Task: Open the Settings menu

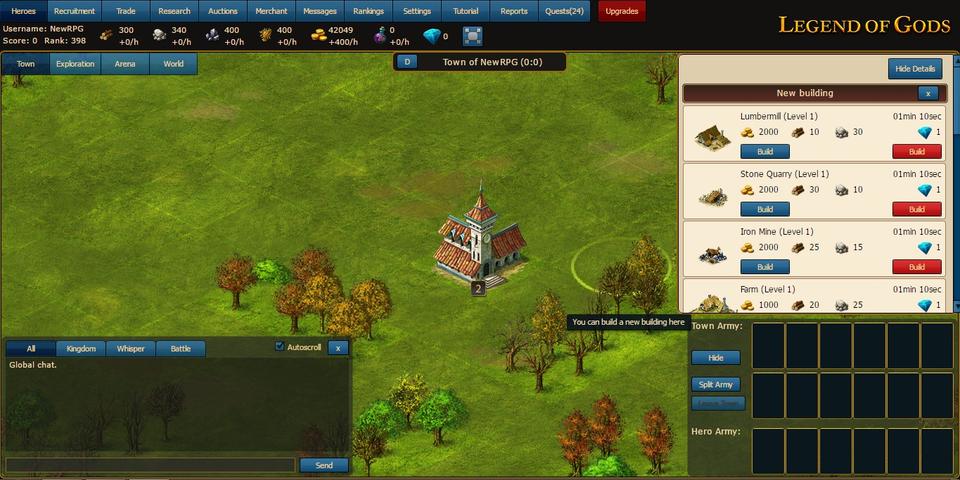Action: click(417, 11)
